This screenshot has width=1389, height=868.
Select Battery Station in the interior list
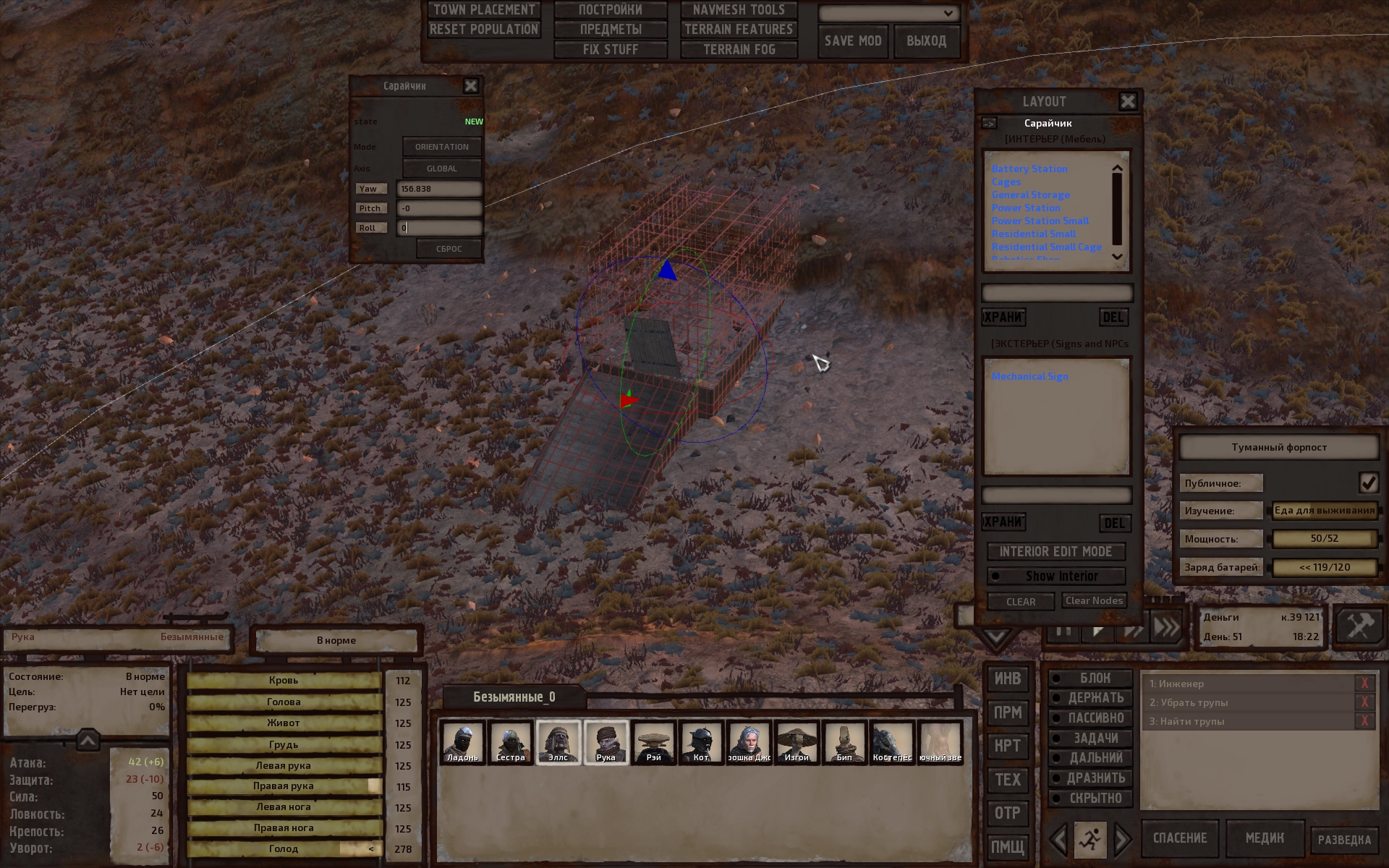(x=1029, y=169)
